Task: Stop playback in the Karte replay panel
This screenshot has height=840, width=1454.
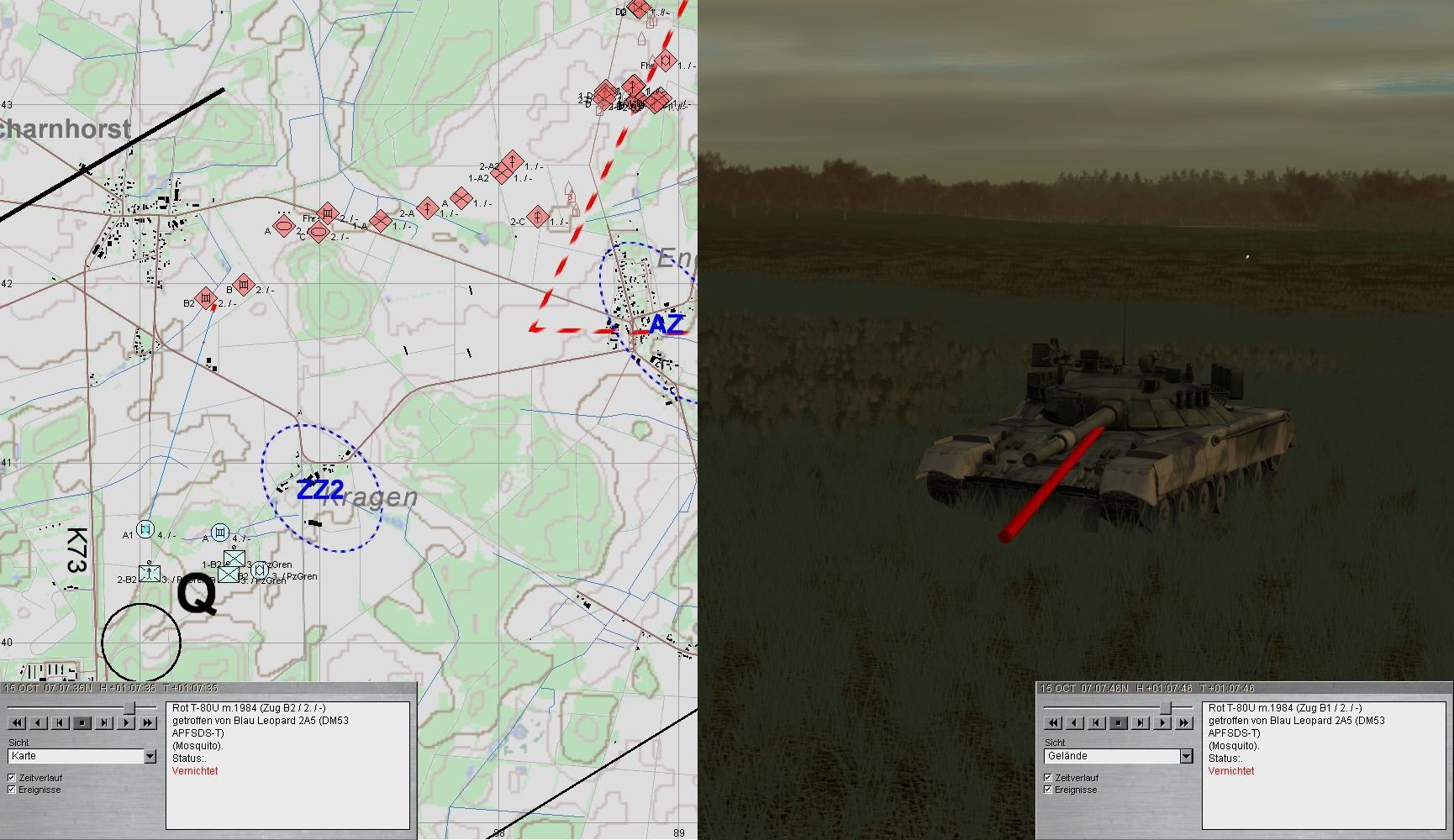Action: (82, 722)
